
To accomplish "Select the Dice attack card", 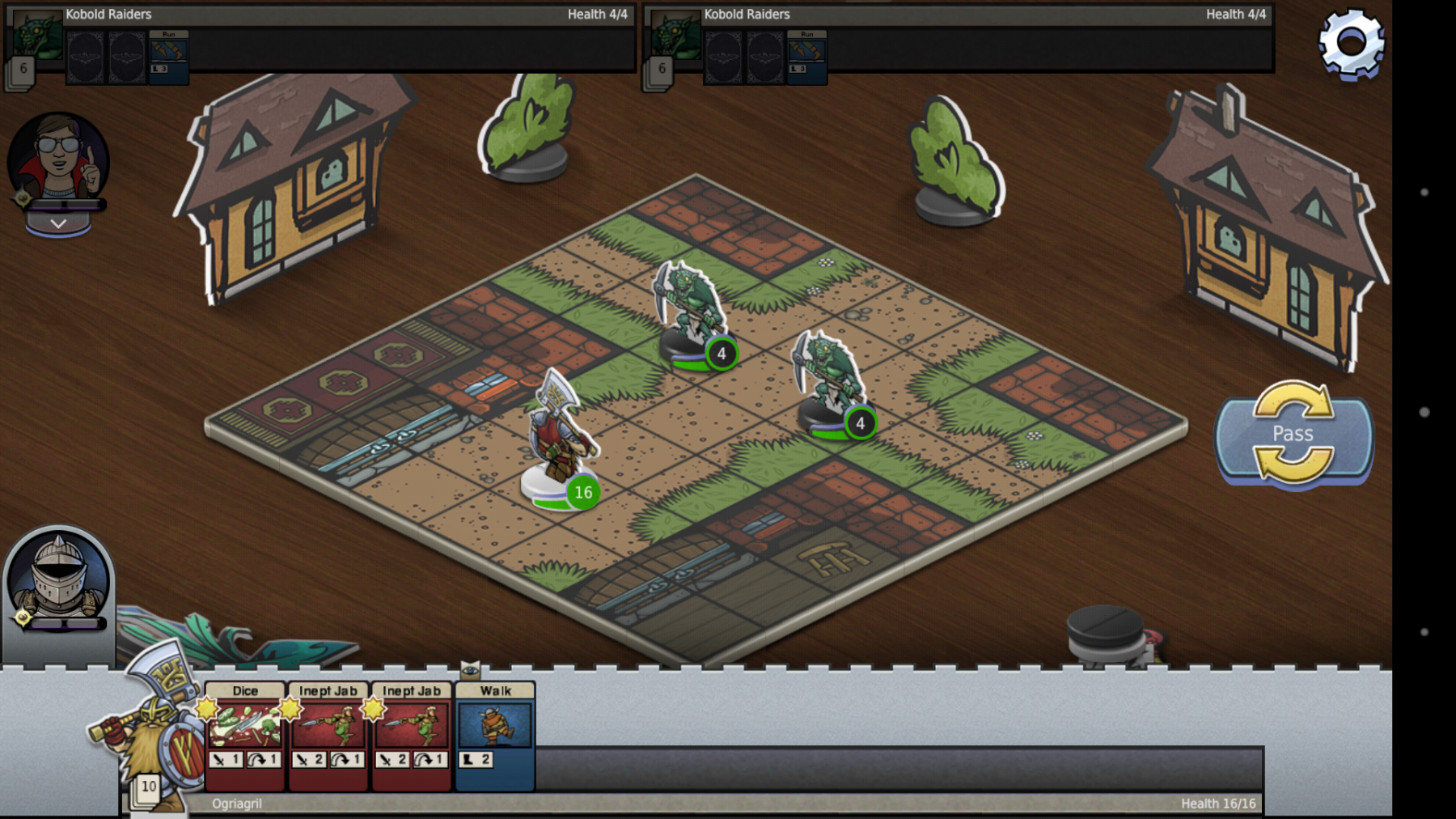I will tap(245, 733).
